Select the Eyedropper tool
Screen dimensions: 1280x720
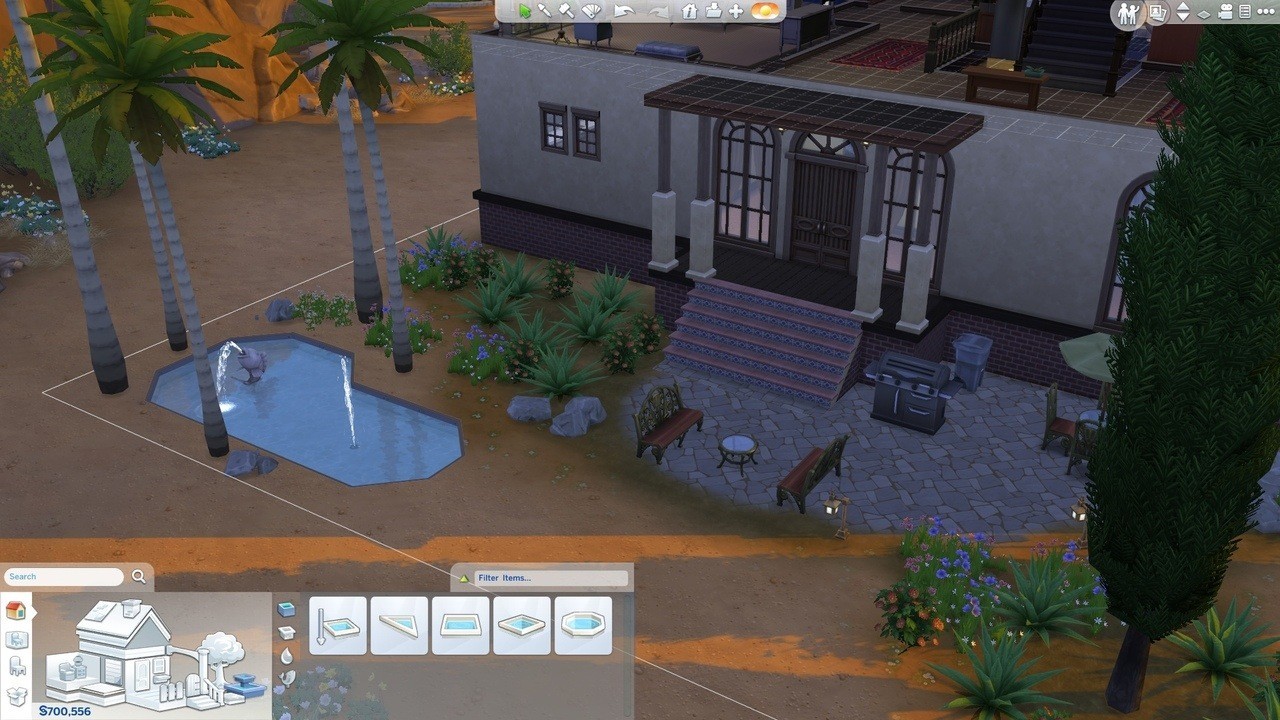[546, 12]
